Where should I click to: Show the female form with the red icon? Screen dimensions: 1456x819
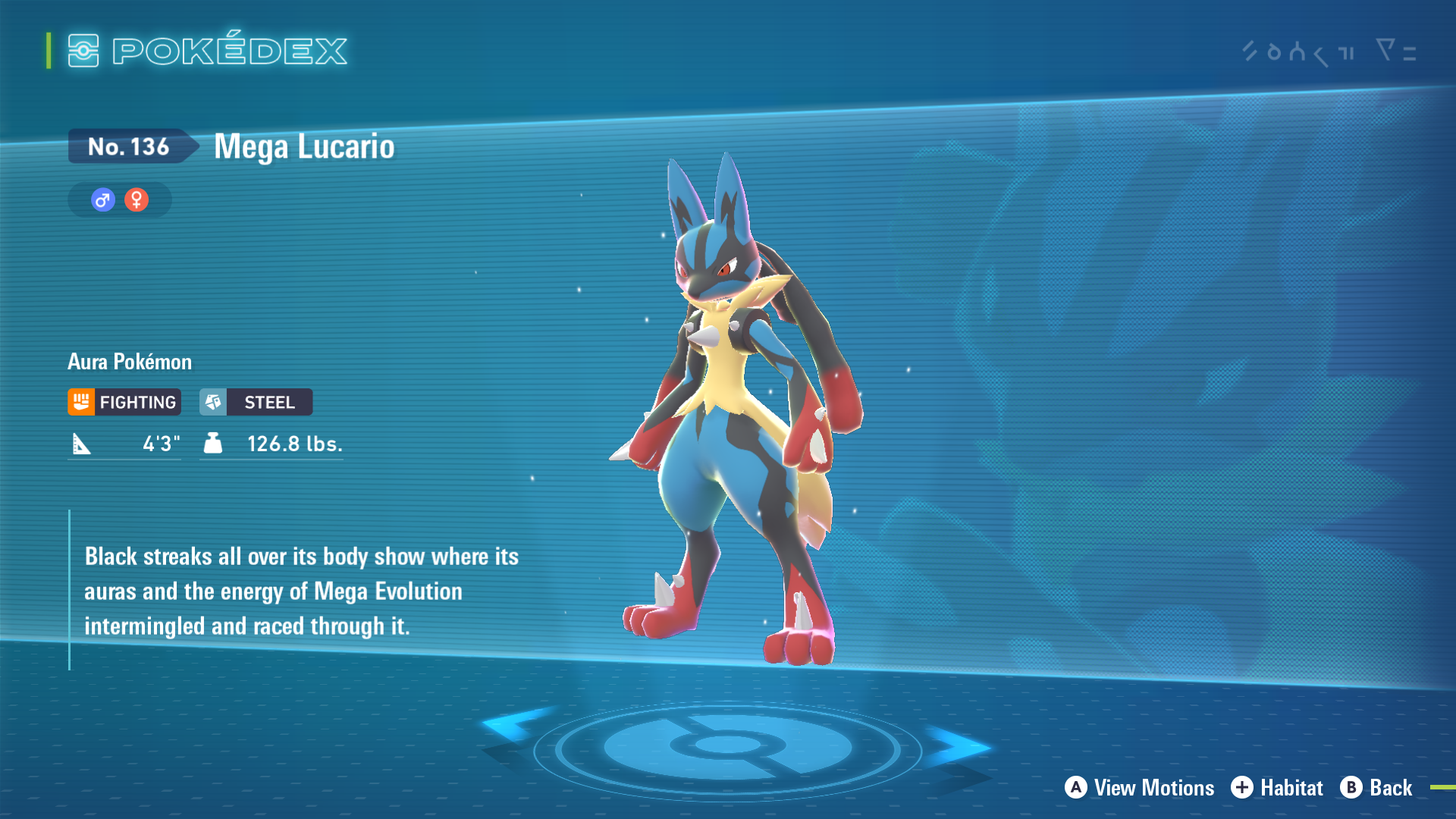click(x=136, y=200)
